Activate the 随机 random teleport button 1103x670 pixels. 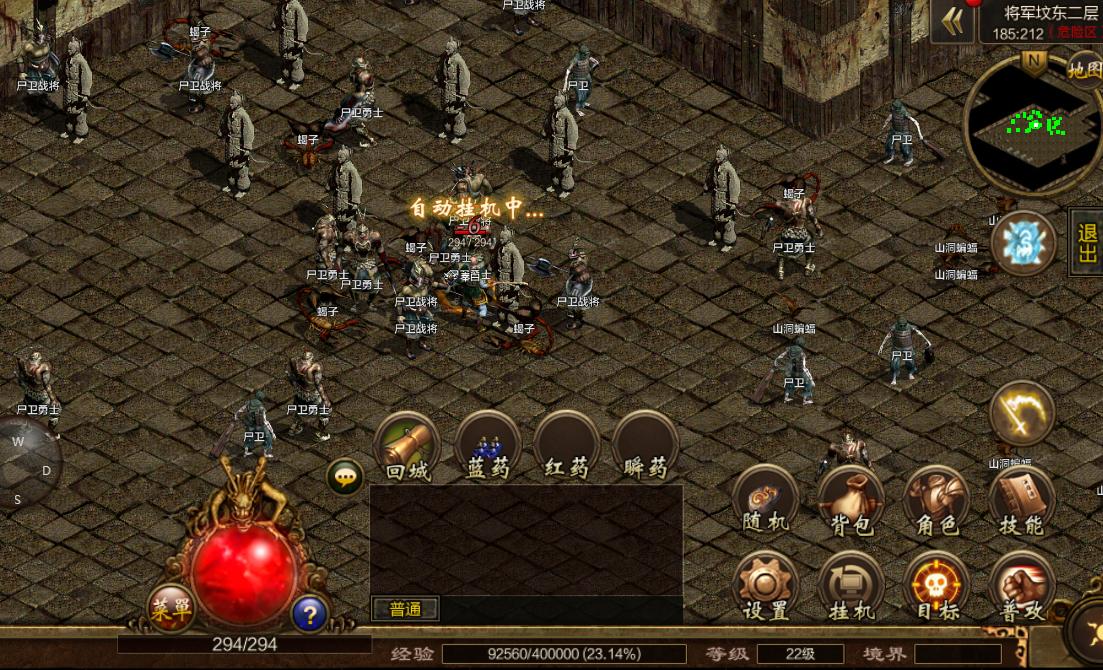(765, 500)
